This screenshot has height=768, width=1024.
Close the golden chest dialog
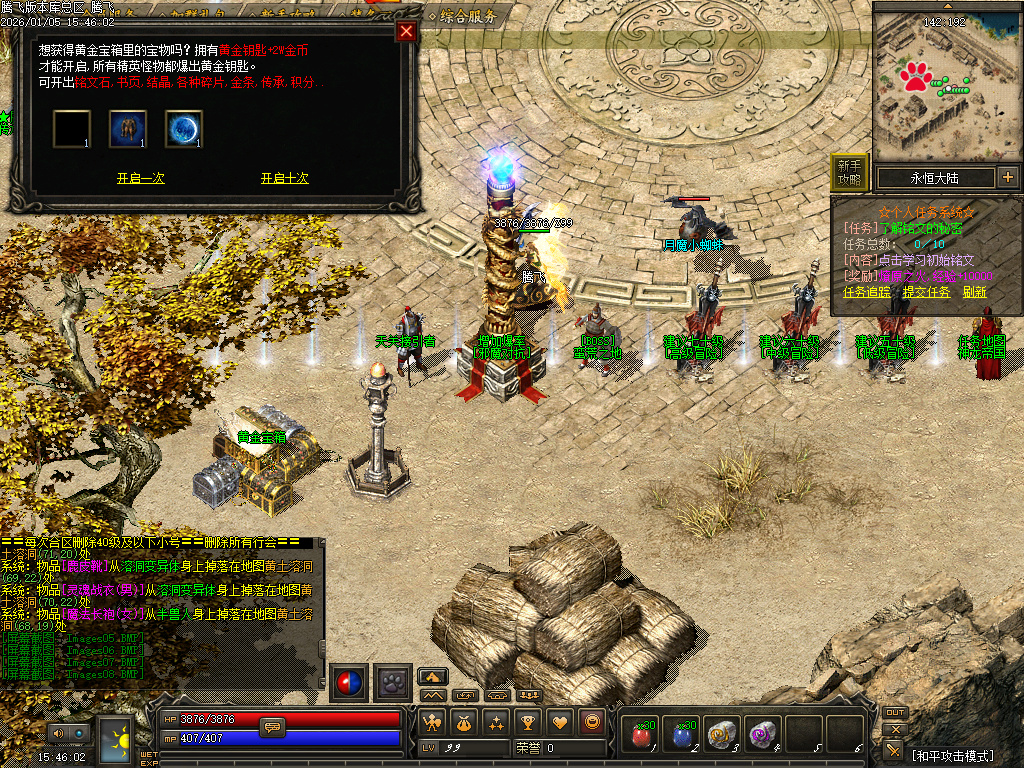pyautogui.click(x=406, y=31)
